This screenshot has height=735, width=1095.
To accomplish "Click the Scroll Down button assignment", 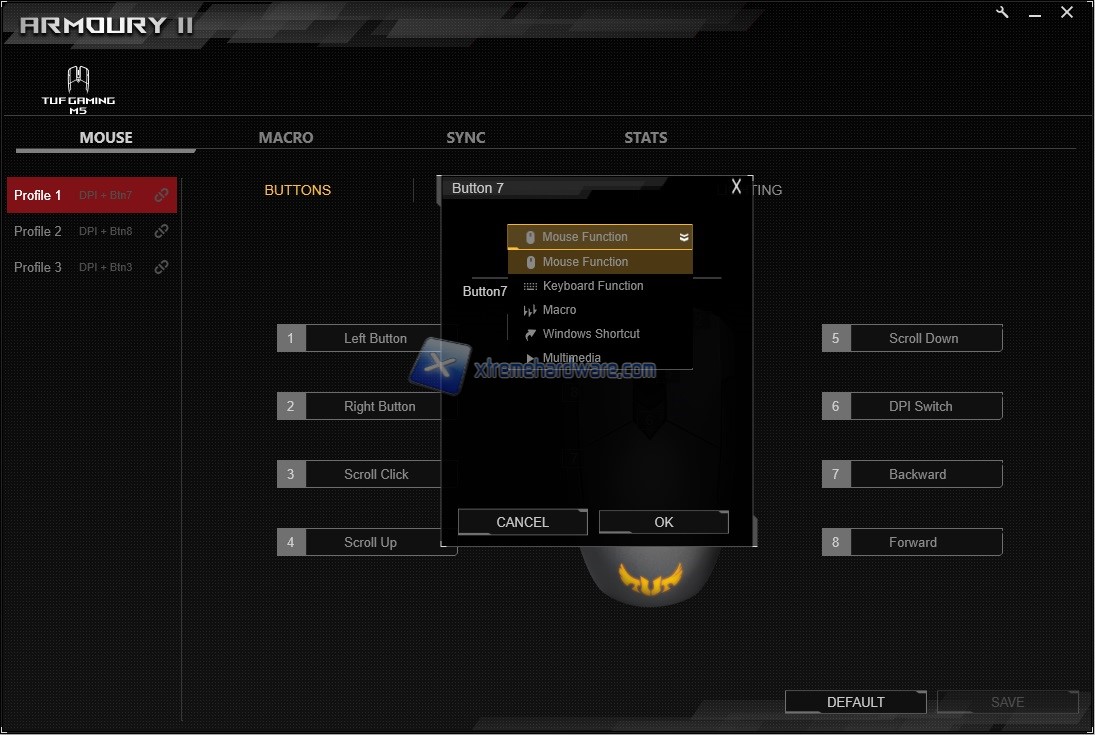I will (923, 338).
